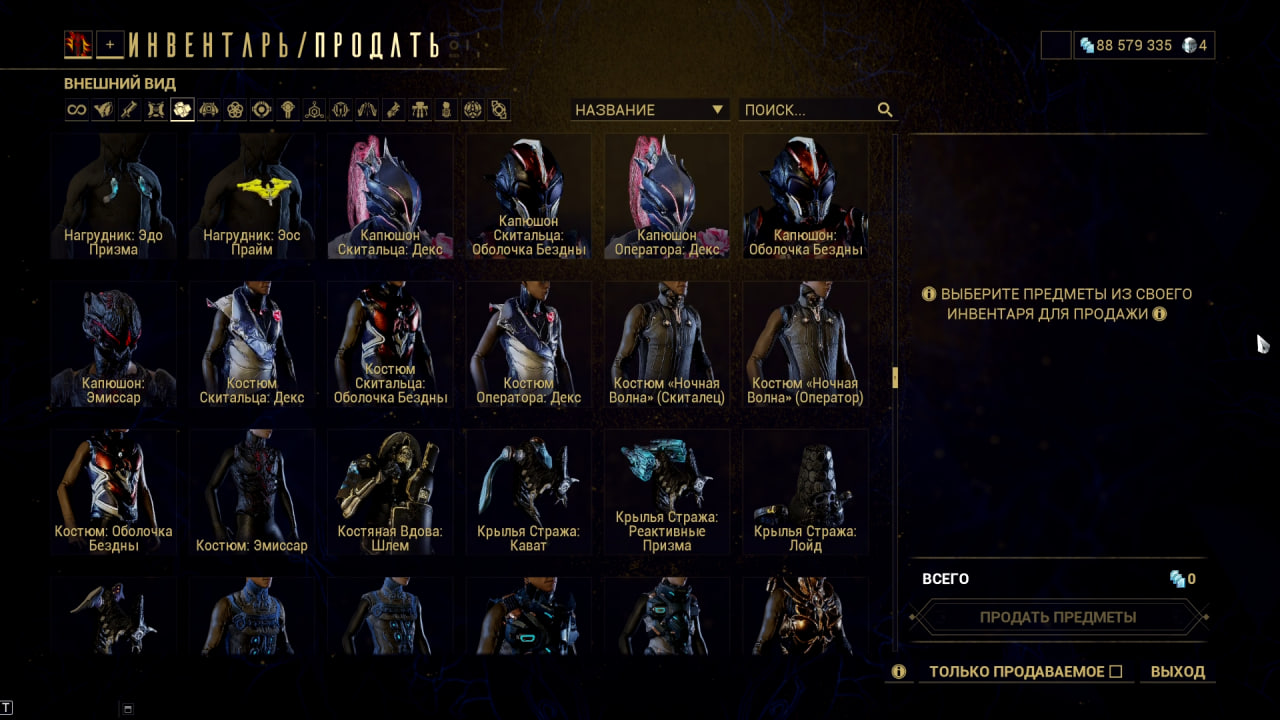
Task: Open the НАЗВАНИЕ sort dropdown
Action: 649,110
